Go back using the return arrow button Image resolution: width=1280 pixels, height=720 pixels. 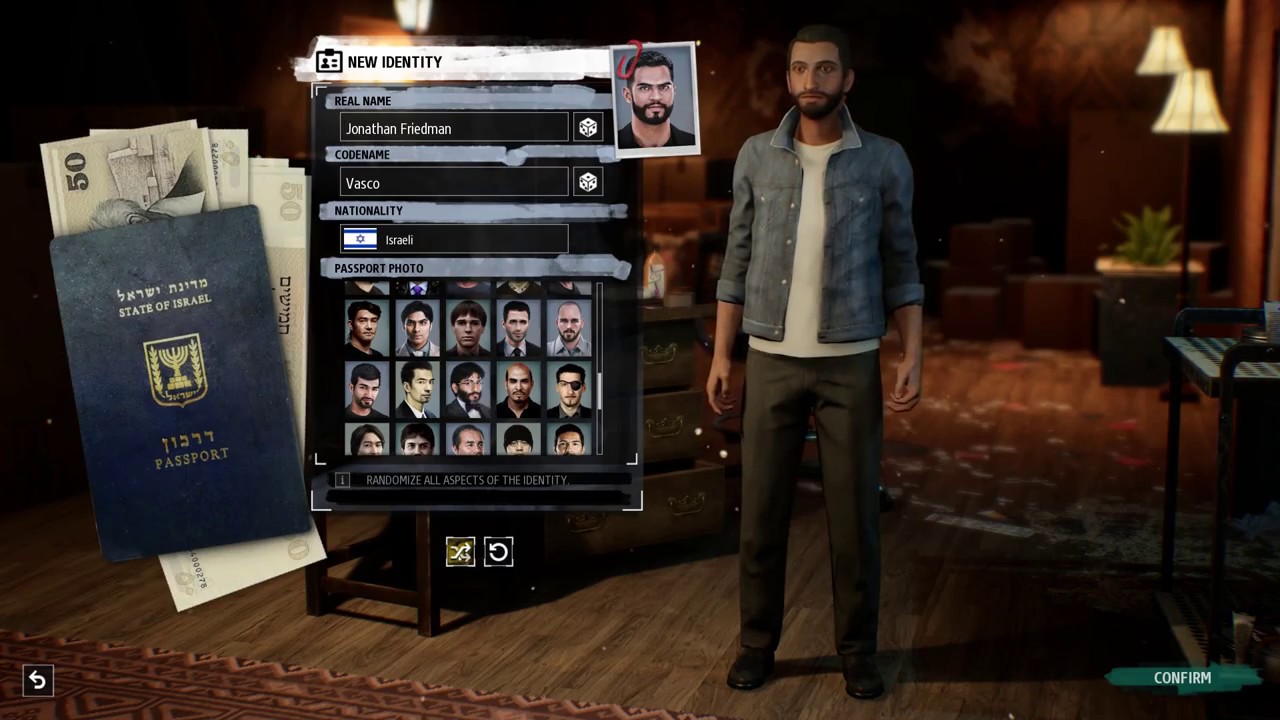(37, 681)
